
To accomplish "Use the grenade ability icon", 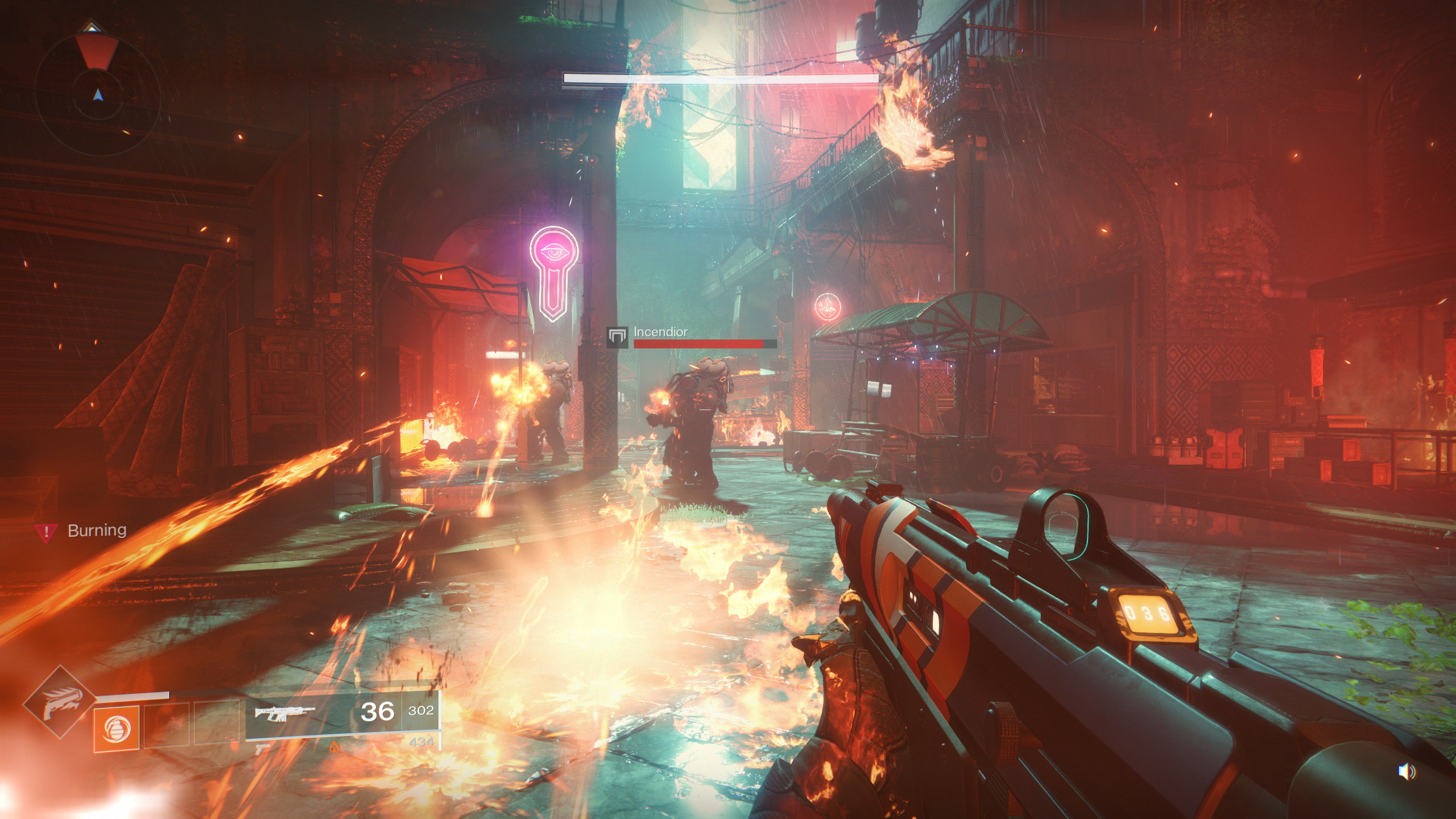I will (116, 729).
